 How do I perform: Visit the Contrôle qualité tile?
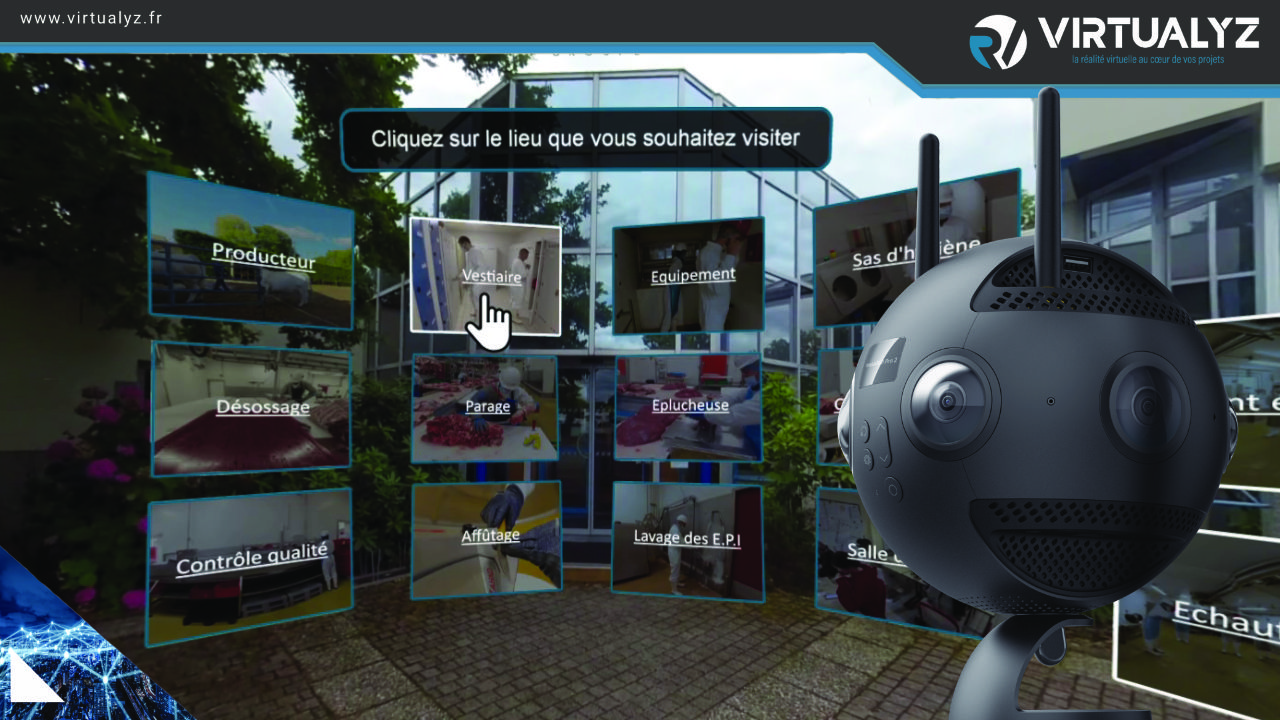click(x=250, y=562)
